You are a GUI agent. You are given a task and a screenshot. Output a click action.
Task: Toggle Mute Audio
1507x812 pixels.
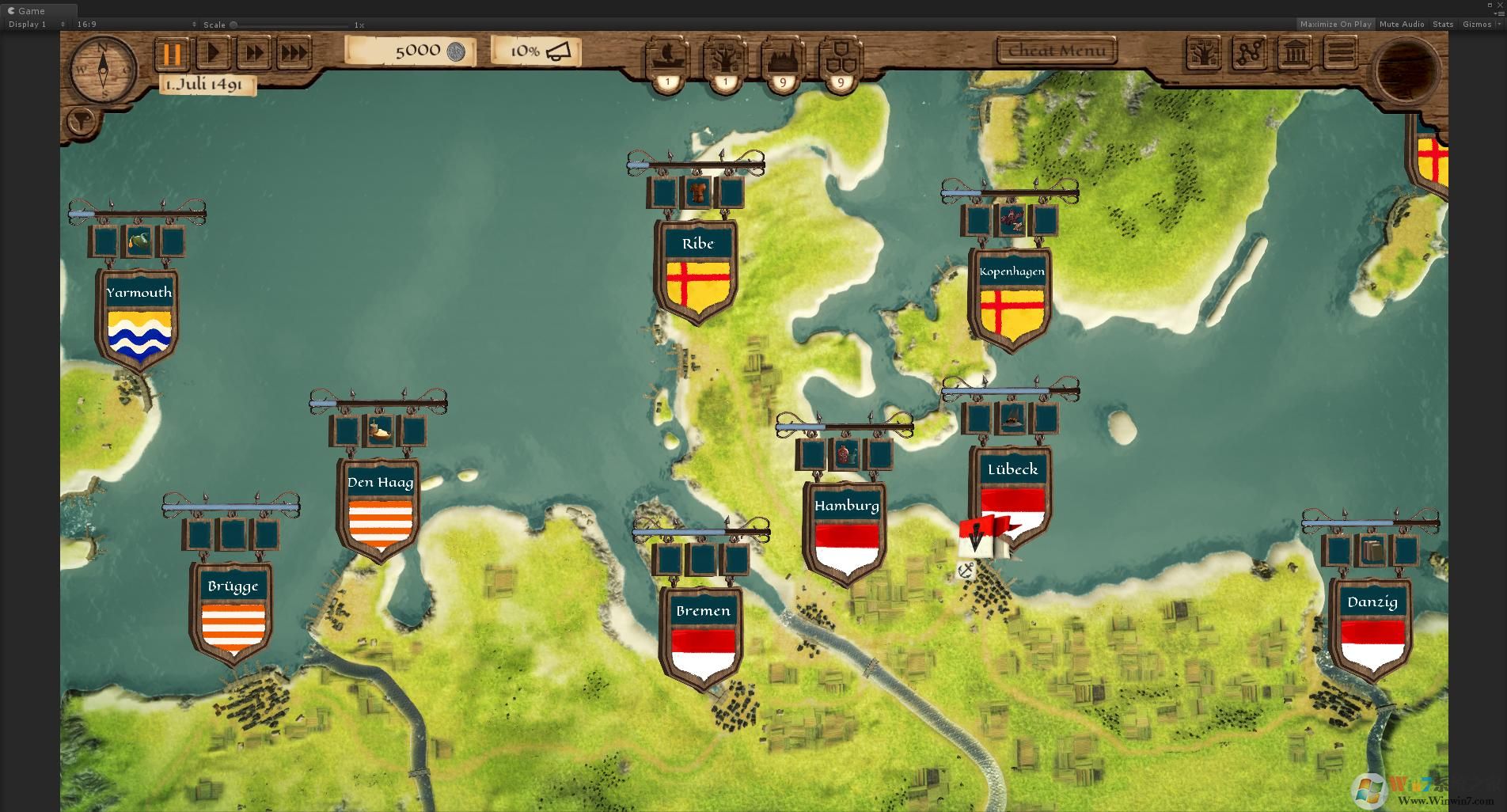[1401, 24]
